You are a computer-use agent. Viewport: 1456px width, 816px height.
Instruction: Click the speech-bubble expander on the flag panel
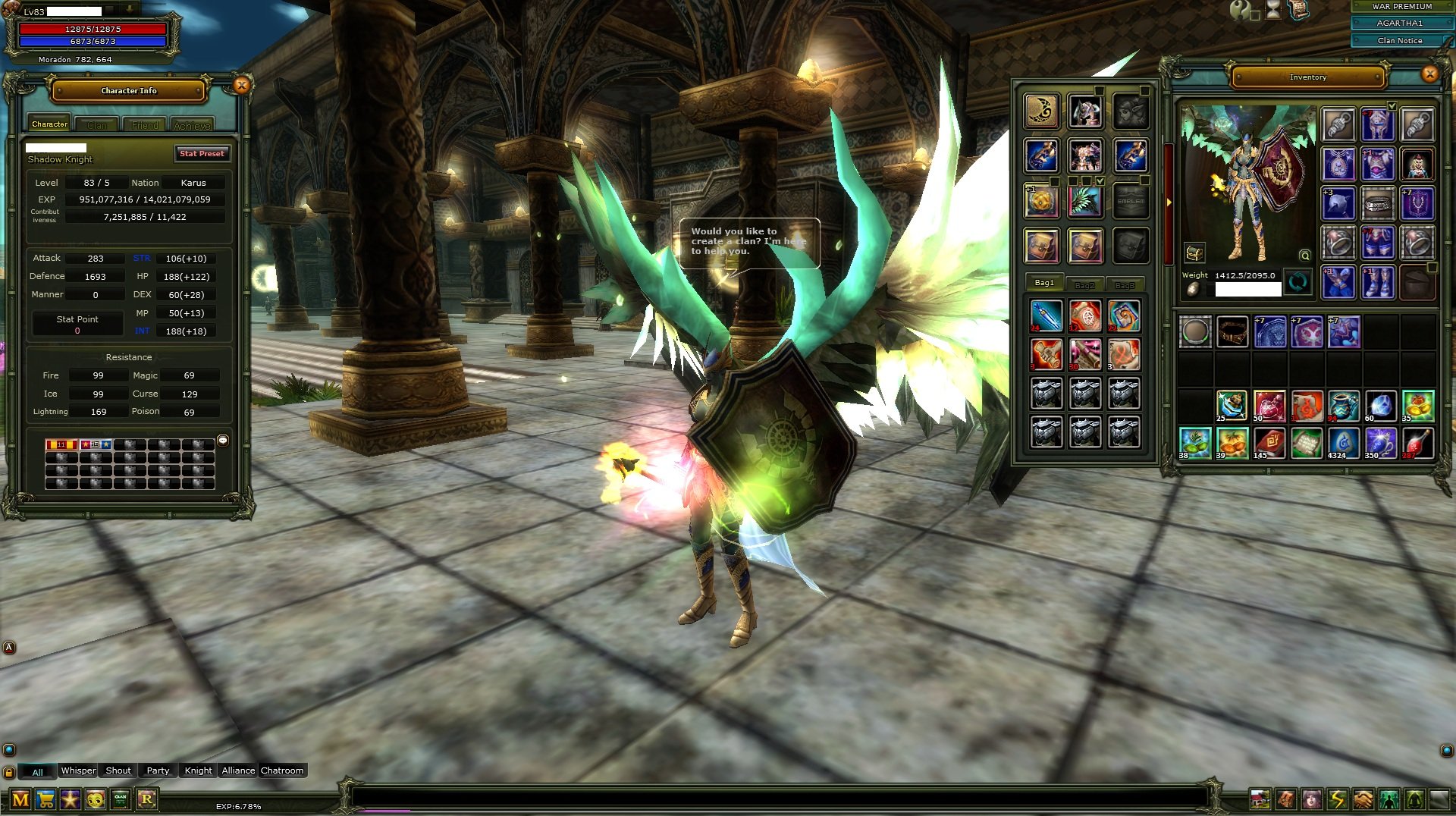coord(222,441)
